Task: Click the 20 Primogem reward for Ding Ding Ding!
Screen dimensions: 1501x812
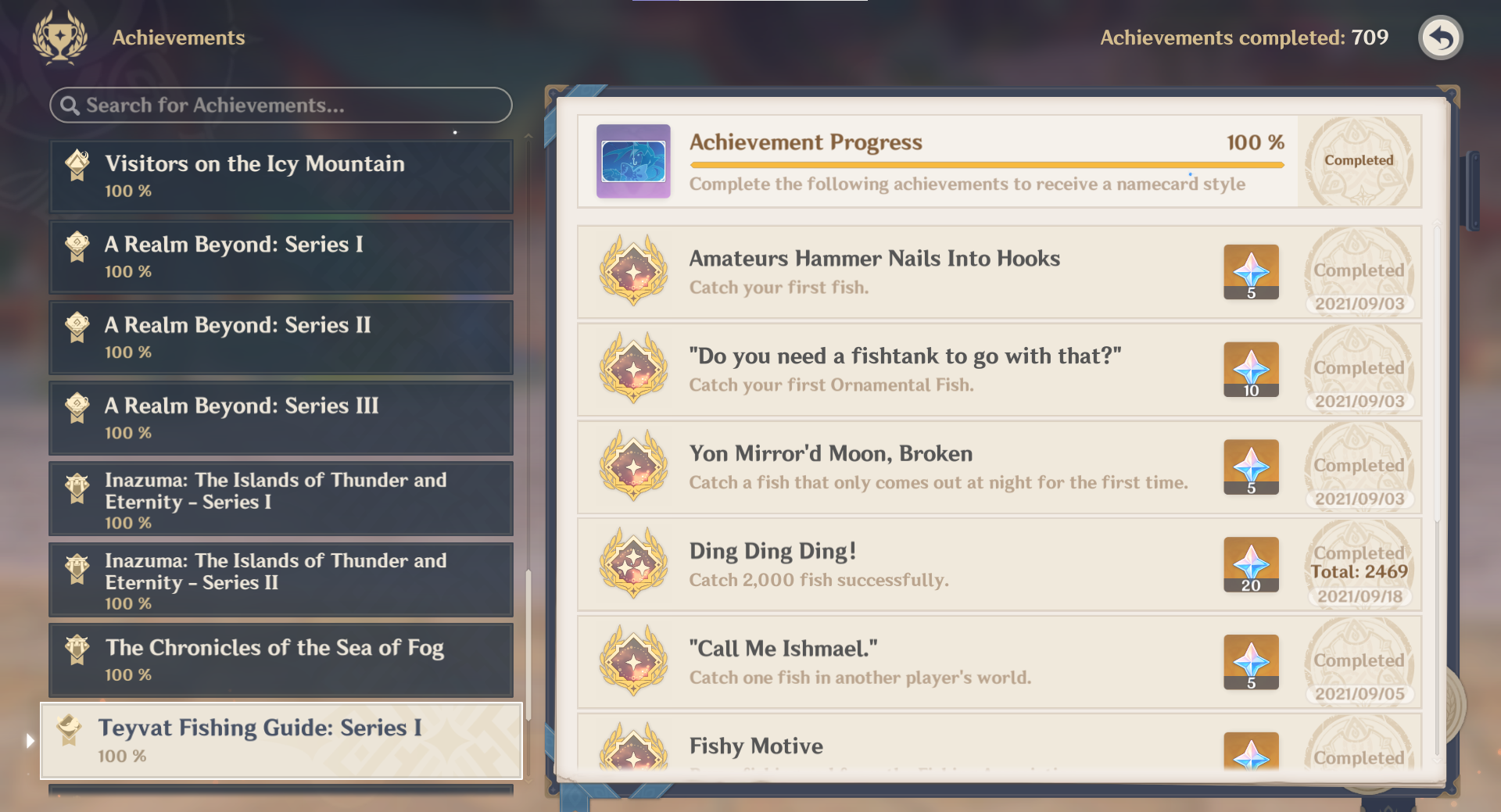Action: point(1251,564)
